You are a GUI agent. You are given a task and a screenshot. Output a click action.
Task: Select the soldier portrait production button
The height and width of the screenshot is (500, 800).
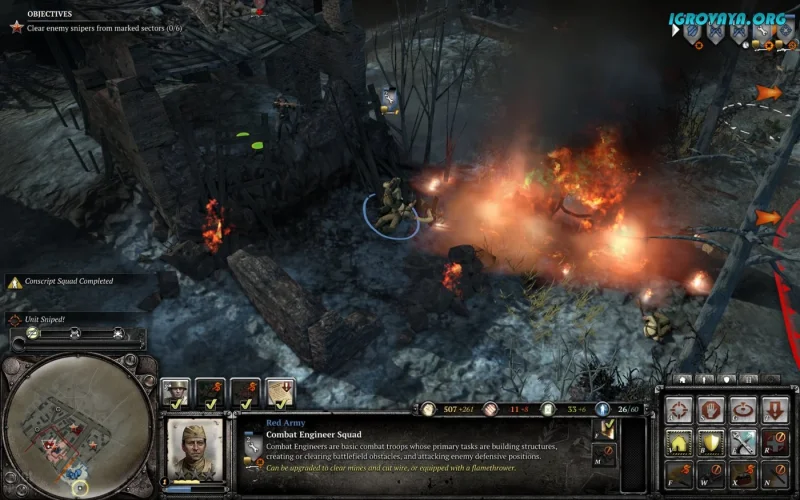point(174,391)
